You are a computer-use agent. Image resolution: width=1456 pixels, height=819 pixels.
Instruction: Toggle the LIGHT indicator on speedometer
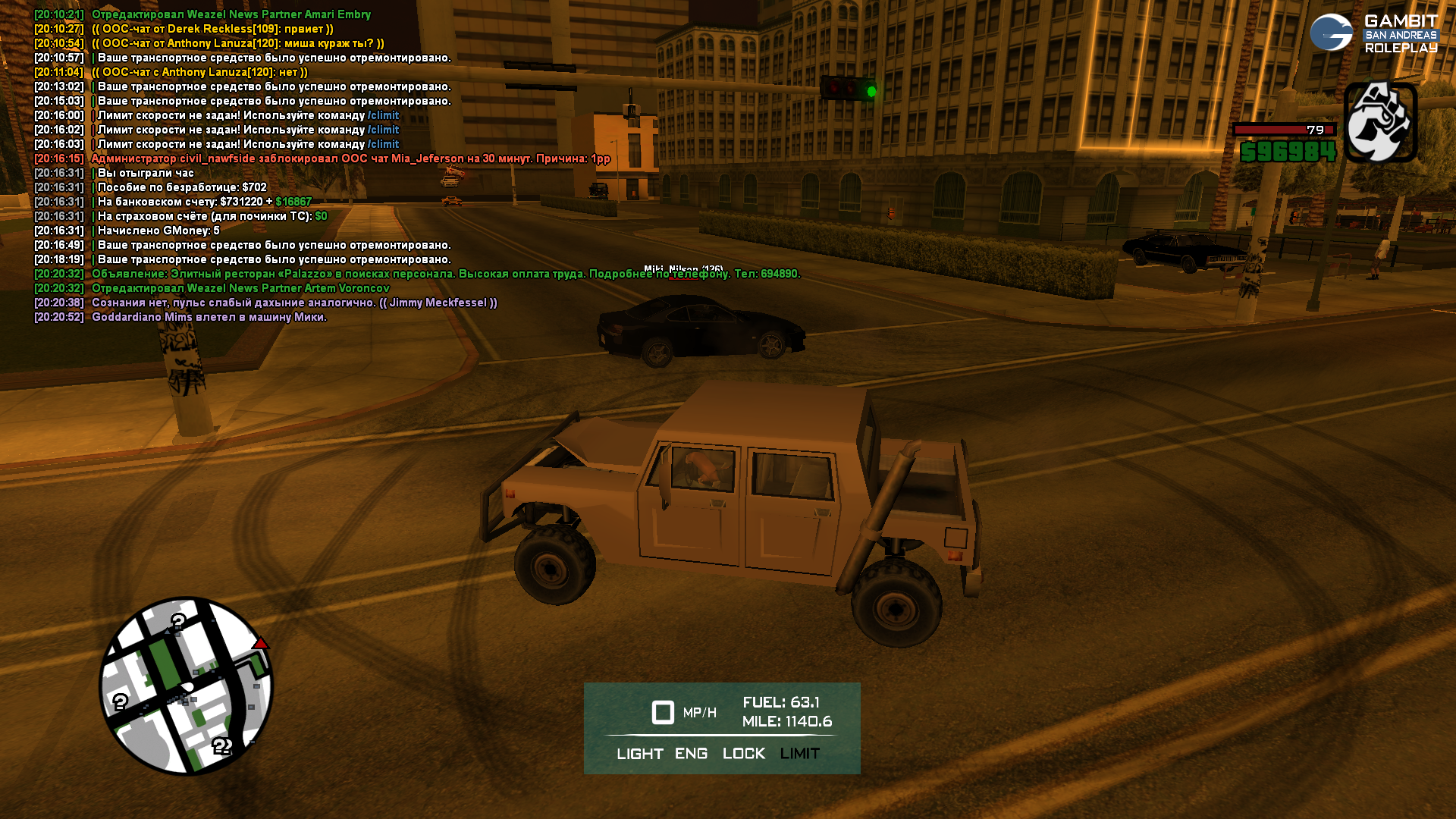(639, 754)
